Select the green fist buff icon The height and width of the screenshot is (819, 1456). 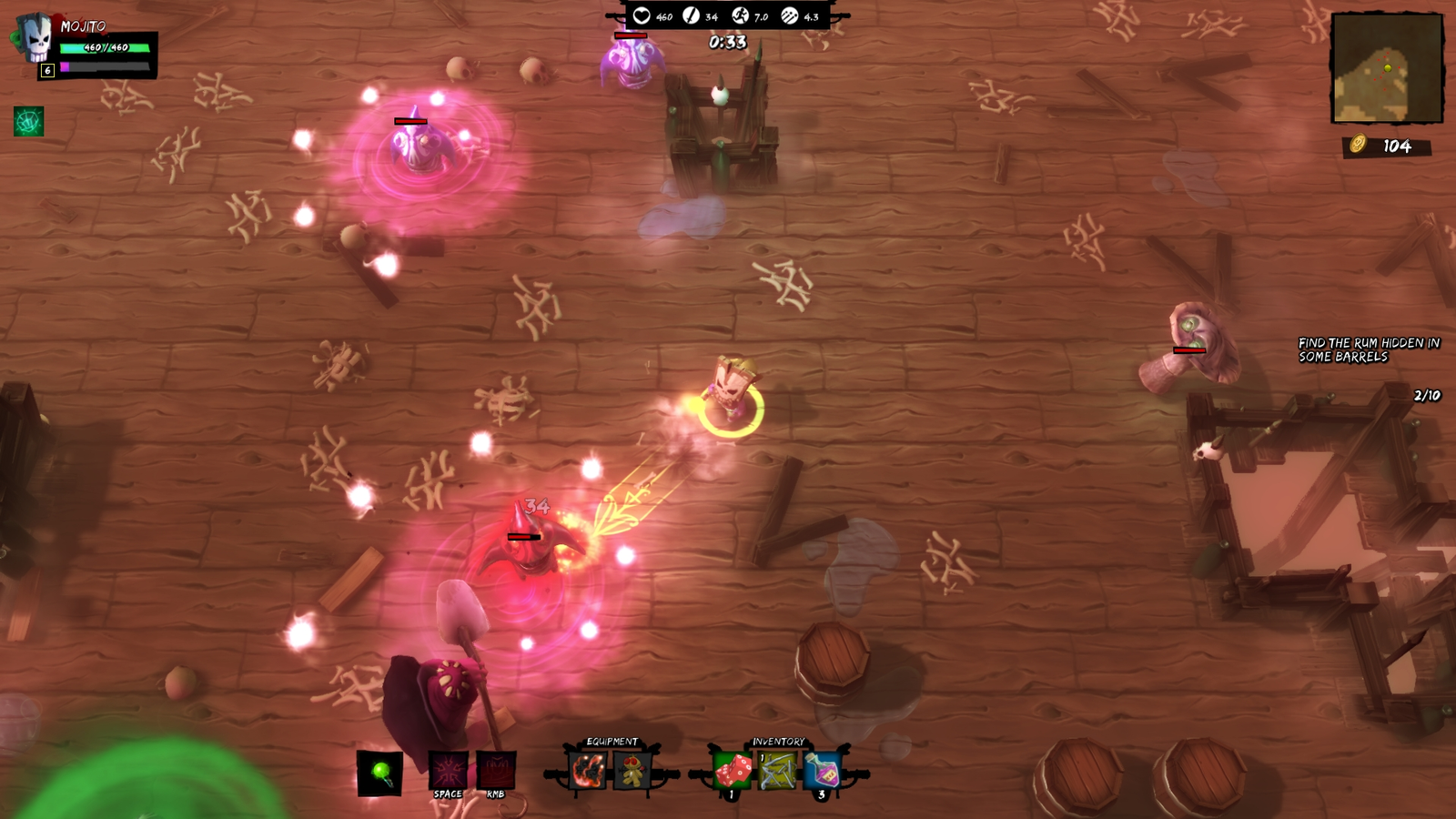pos(28,121)
